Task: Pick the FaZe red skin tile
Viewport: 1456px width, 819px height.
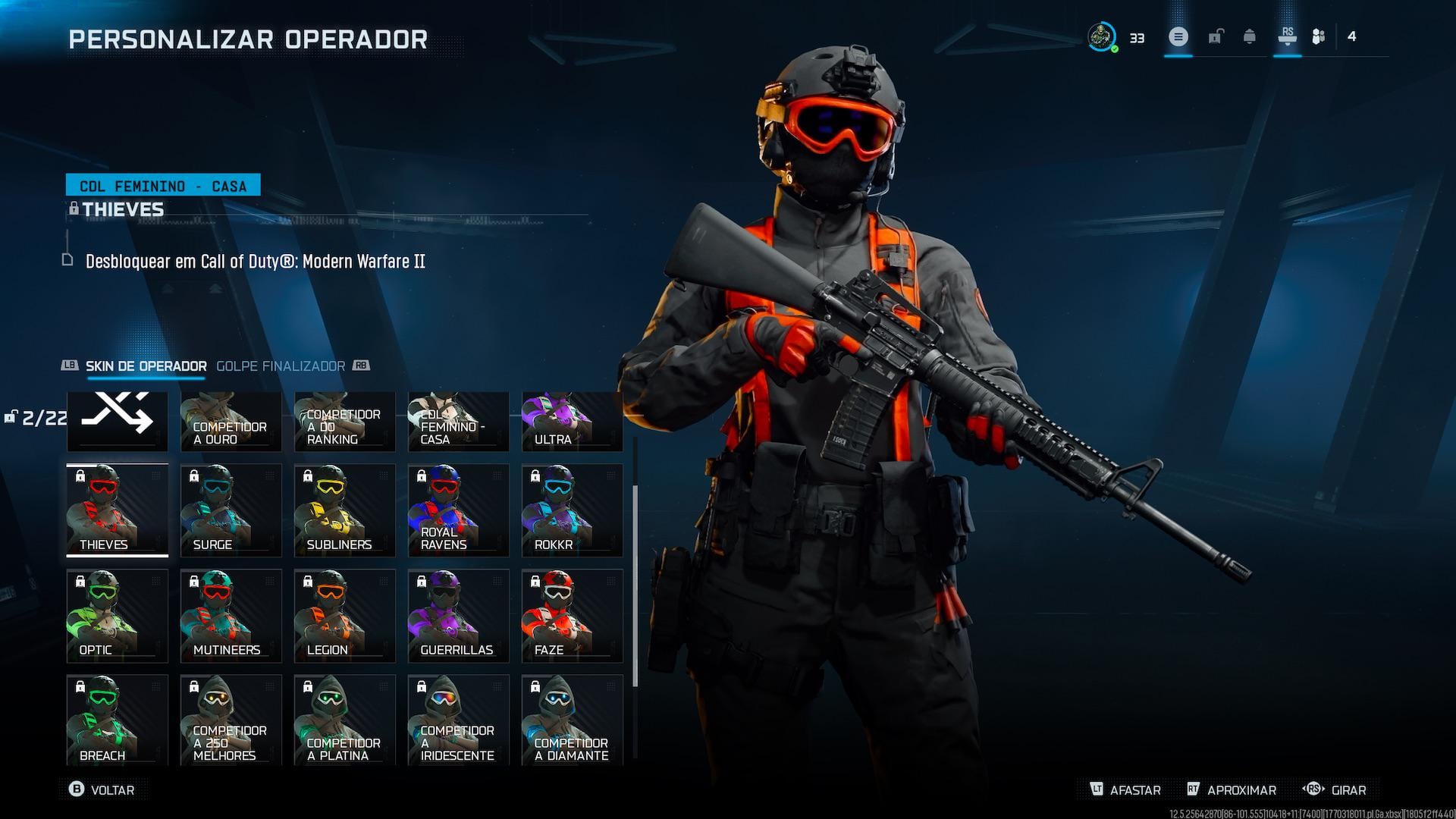Action: click(573, 615)
